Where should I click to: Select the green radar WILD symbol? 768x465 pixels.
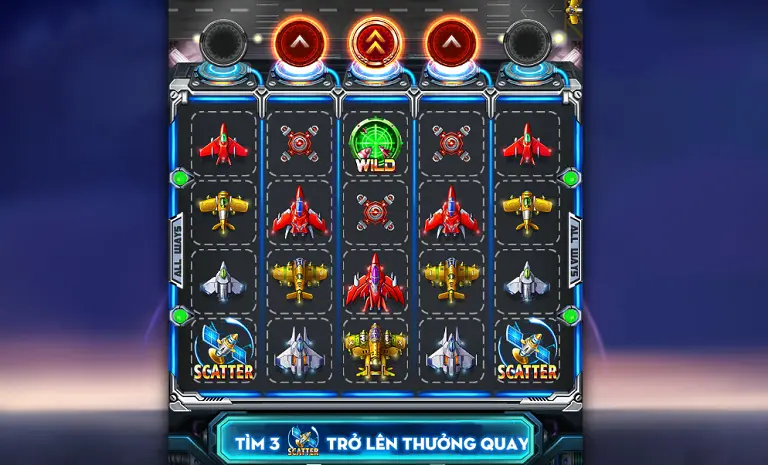pos(374,147)
